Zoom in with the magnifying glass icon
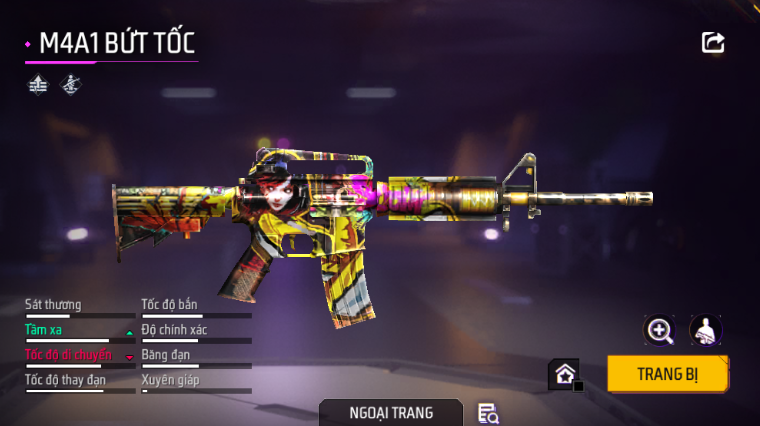This screenshot has height=426, width=760. click(660, 330)
